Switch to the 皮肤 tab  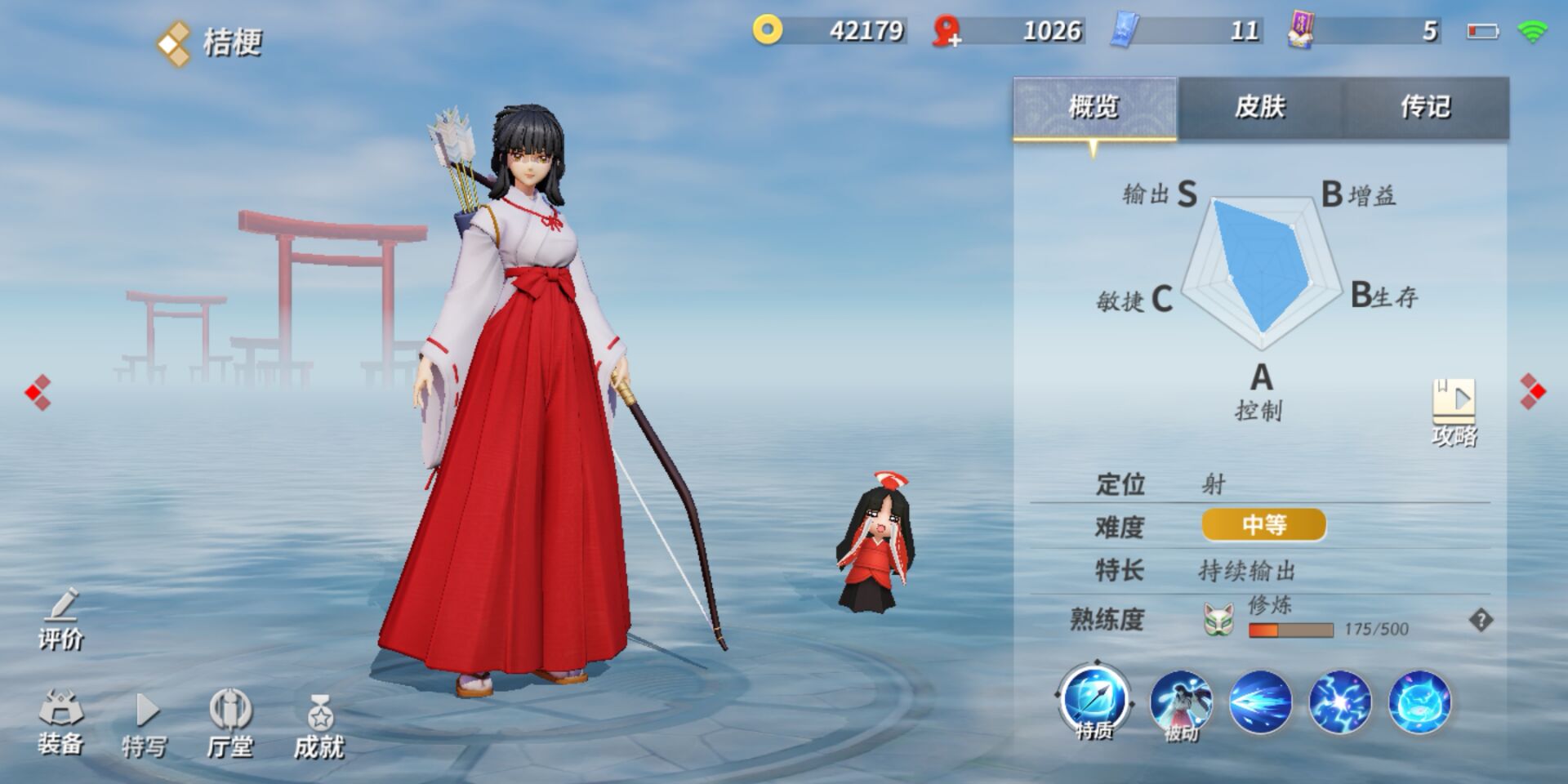tap(1259, 107)
